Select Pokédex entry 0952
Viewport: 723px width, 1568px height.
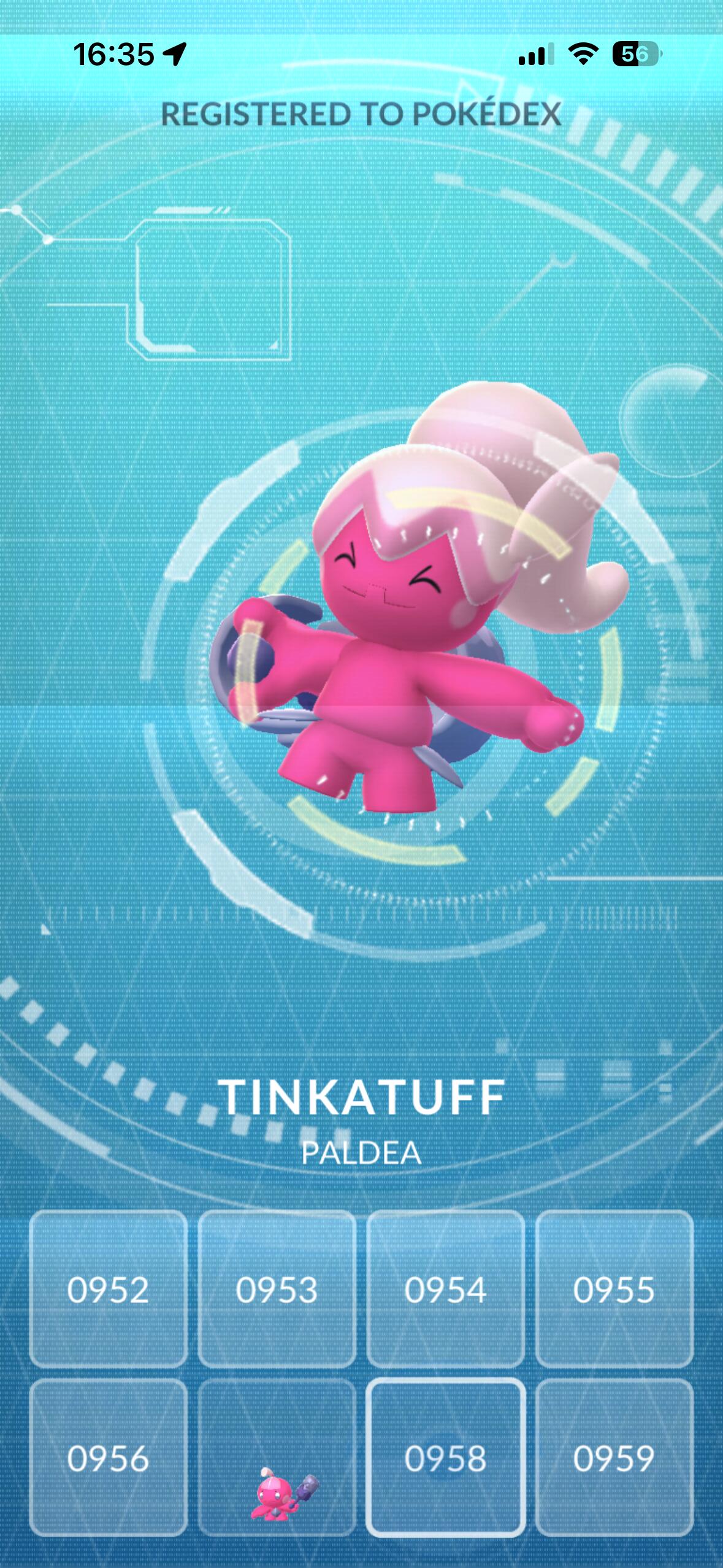(108, 1289)
